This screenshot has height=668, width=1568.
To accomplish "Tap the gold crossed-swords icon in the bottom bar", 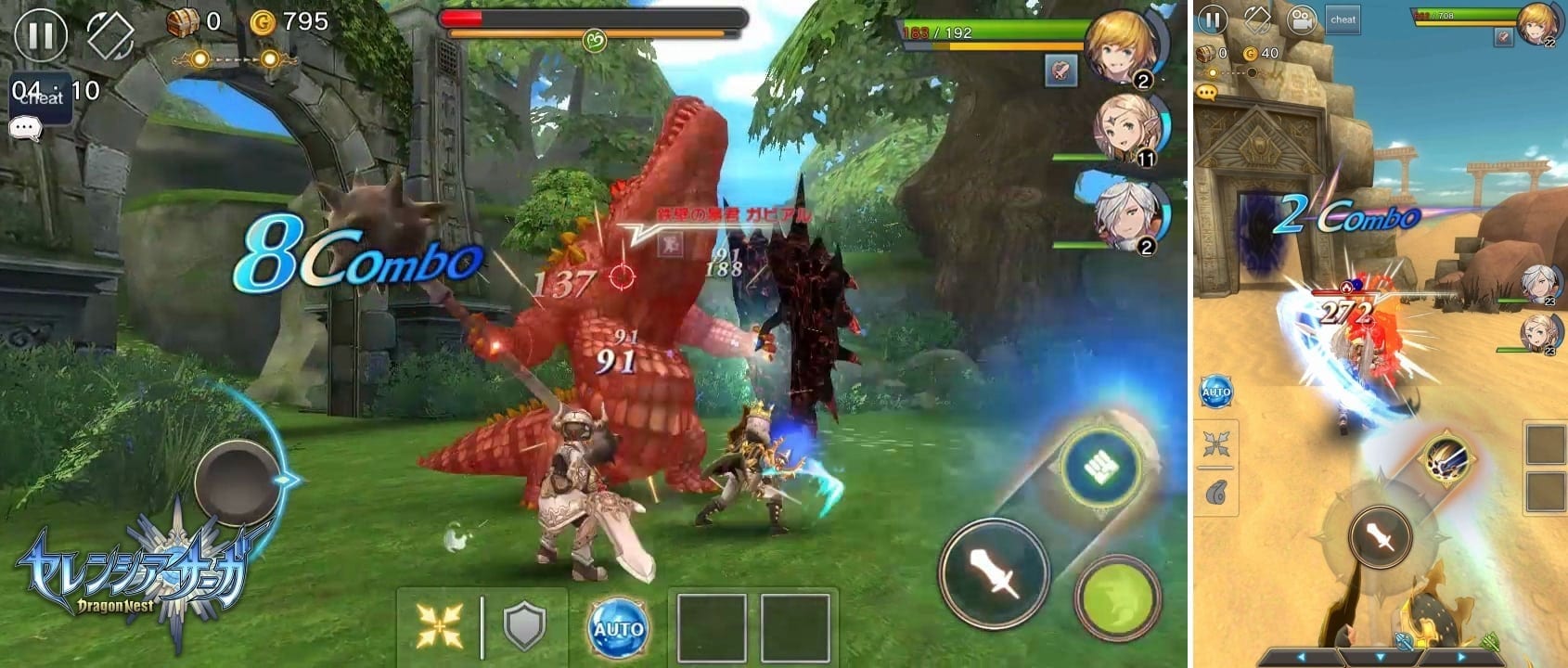I will (x=439, y=626).
